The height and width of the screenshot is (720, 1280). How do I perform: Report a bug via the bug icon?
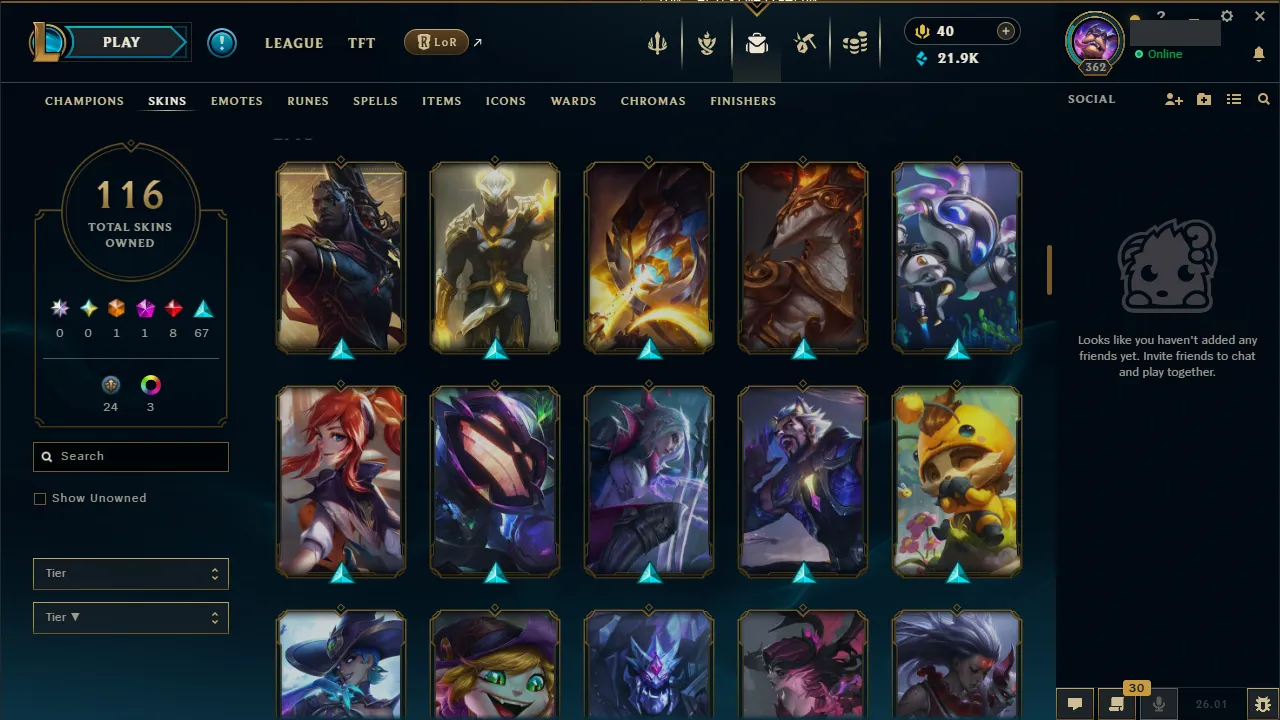click(1262, 703)
